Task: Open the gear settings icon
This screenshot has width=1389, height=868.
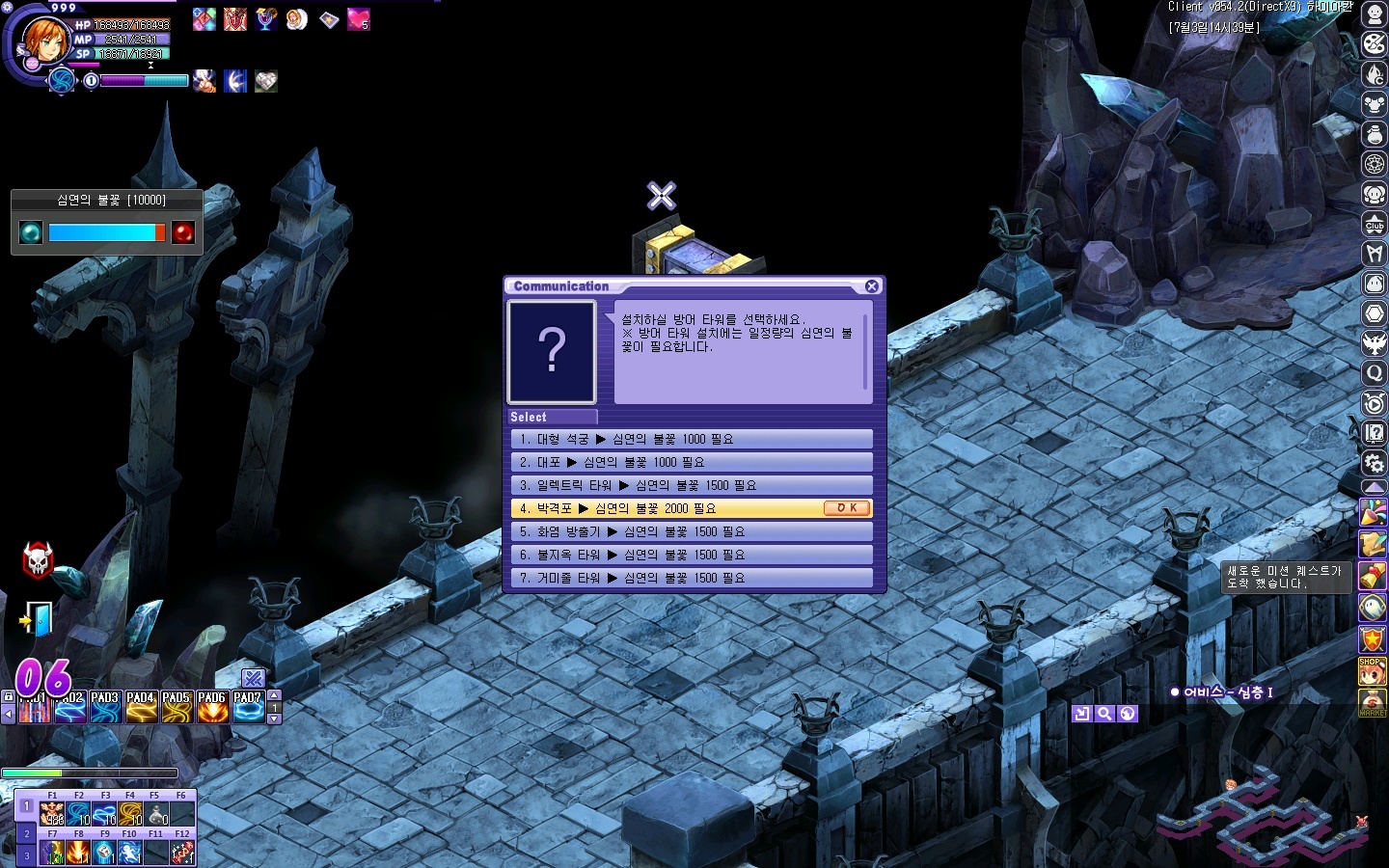Action: pos(1375,463)
